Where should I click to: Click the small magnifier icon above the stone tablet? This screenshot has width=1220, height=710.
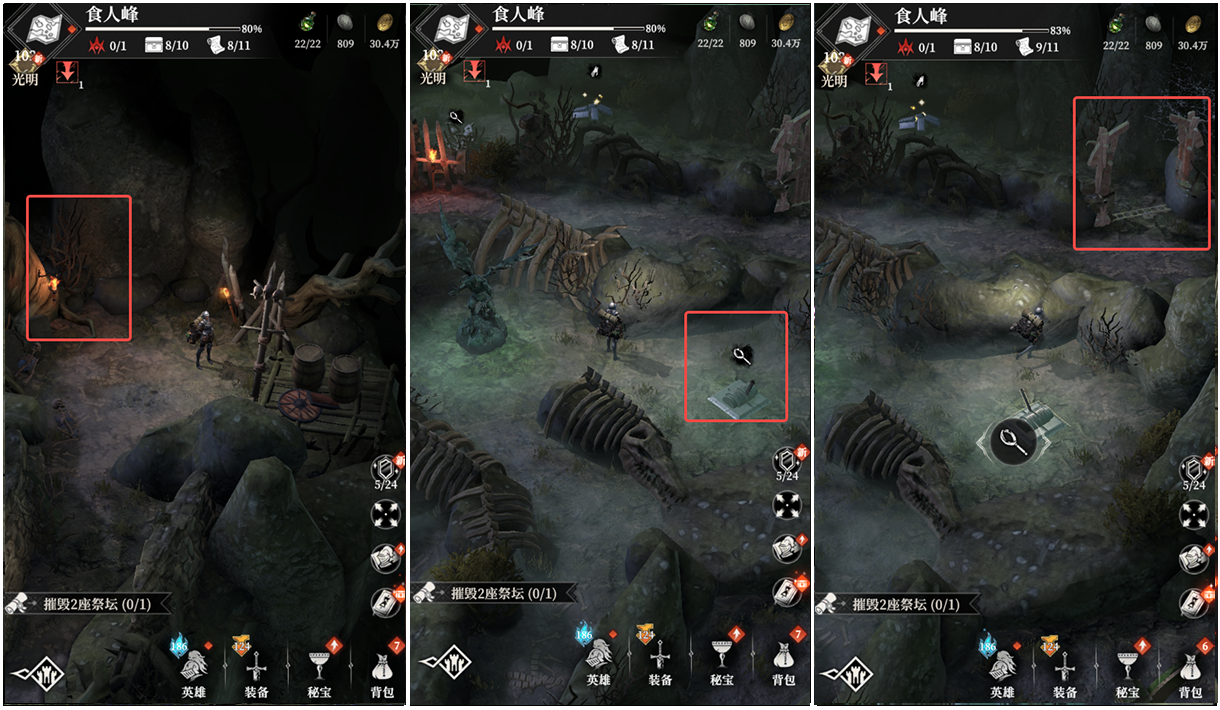point(741,354)
